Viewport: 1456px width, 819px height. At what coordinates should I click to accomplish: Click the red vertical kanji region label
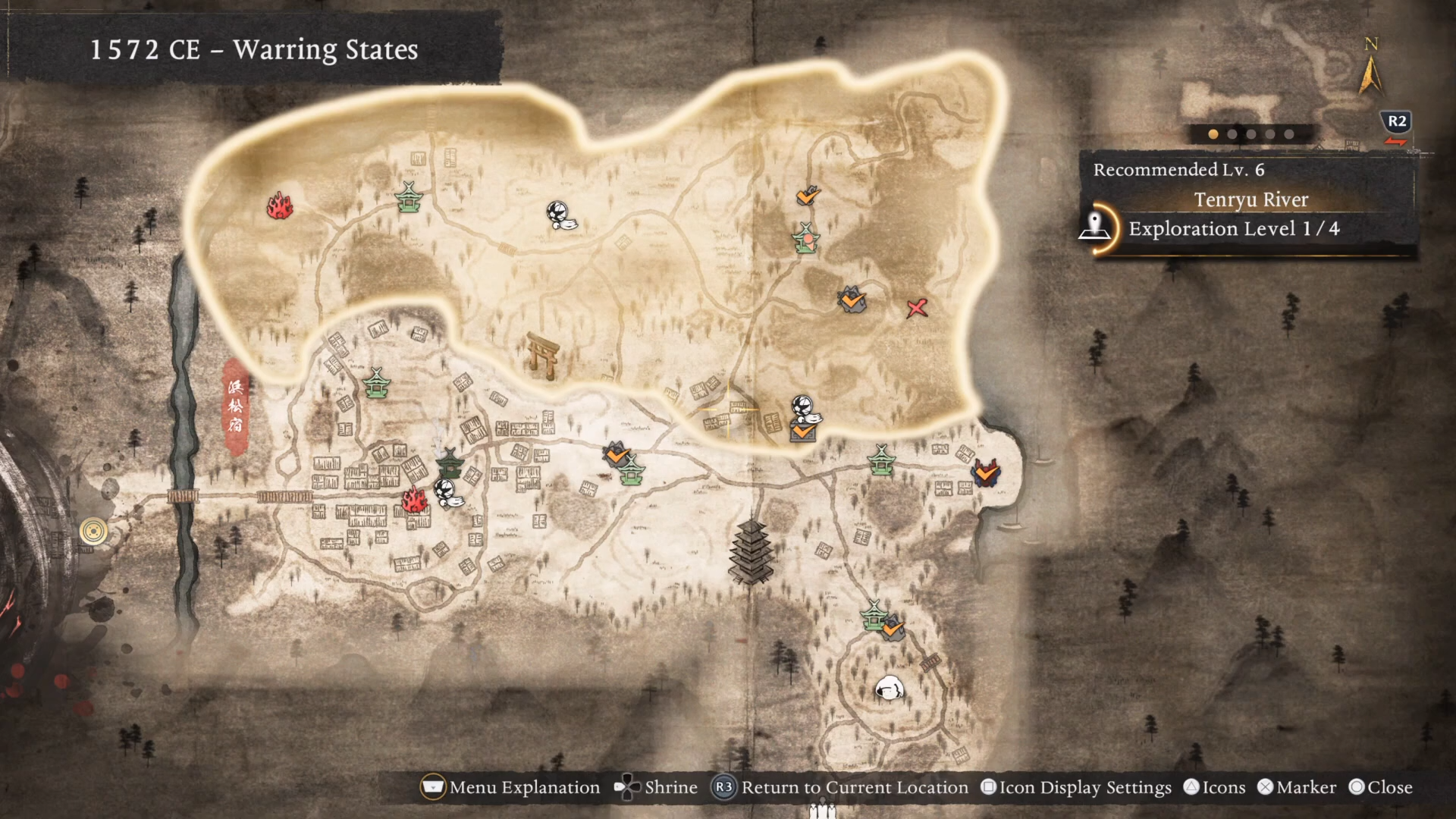coord(236,406)
